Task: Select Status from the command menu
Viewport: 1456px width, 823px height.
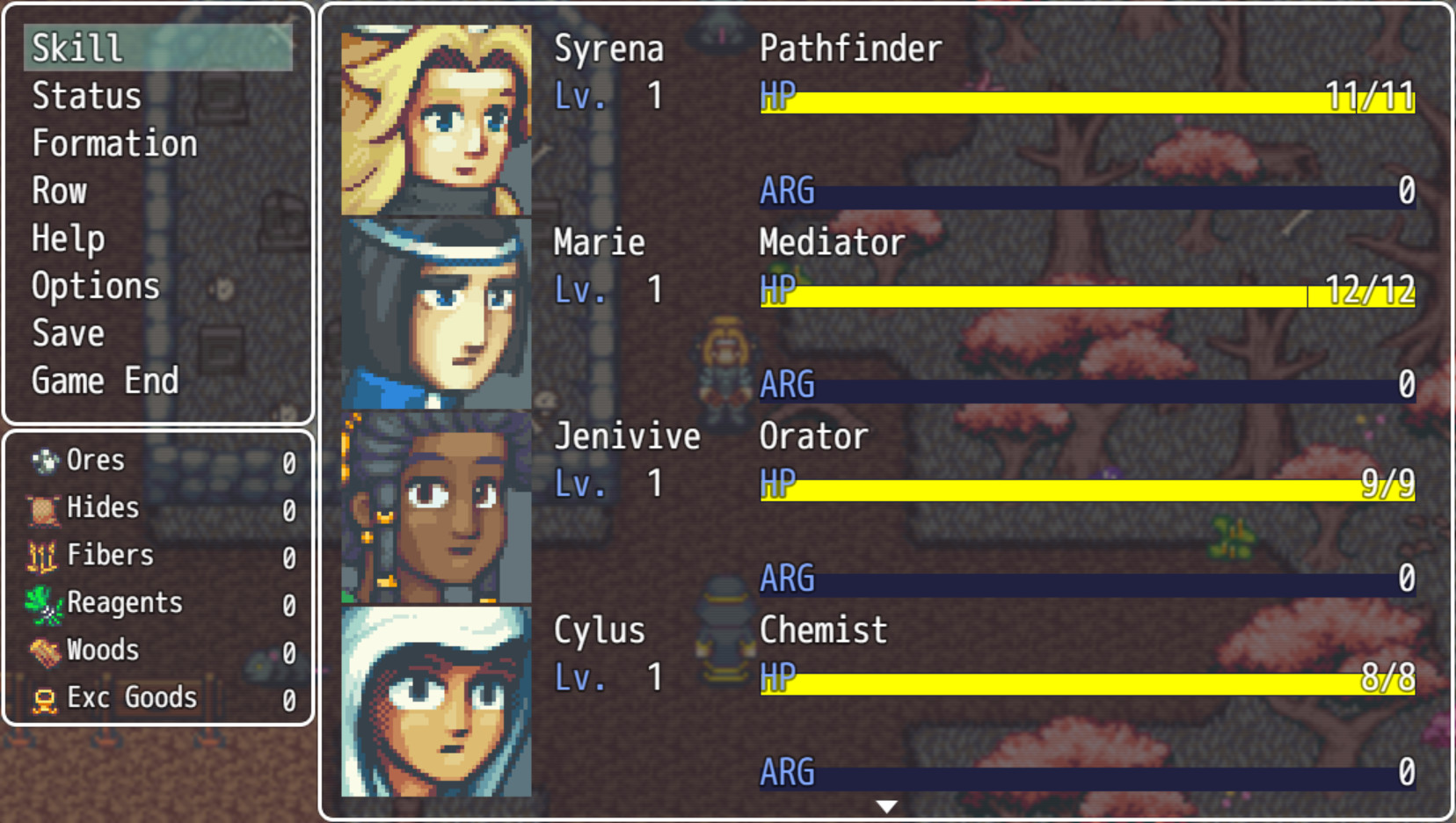Action: (85, 96)
